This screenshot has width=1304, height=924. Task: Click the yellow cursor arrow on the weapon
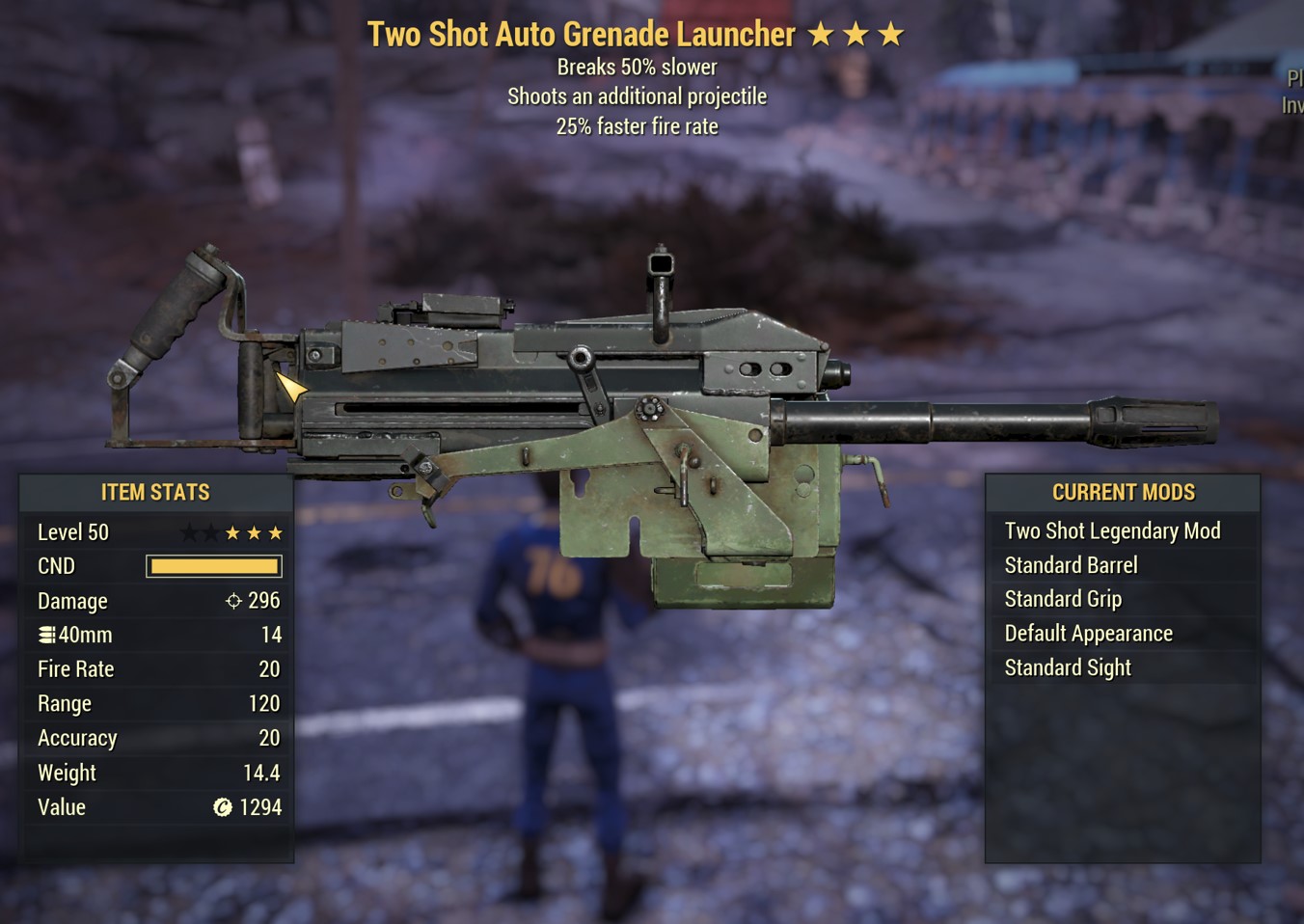coord(289,388)
